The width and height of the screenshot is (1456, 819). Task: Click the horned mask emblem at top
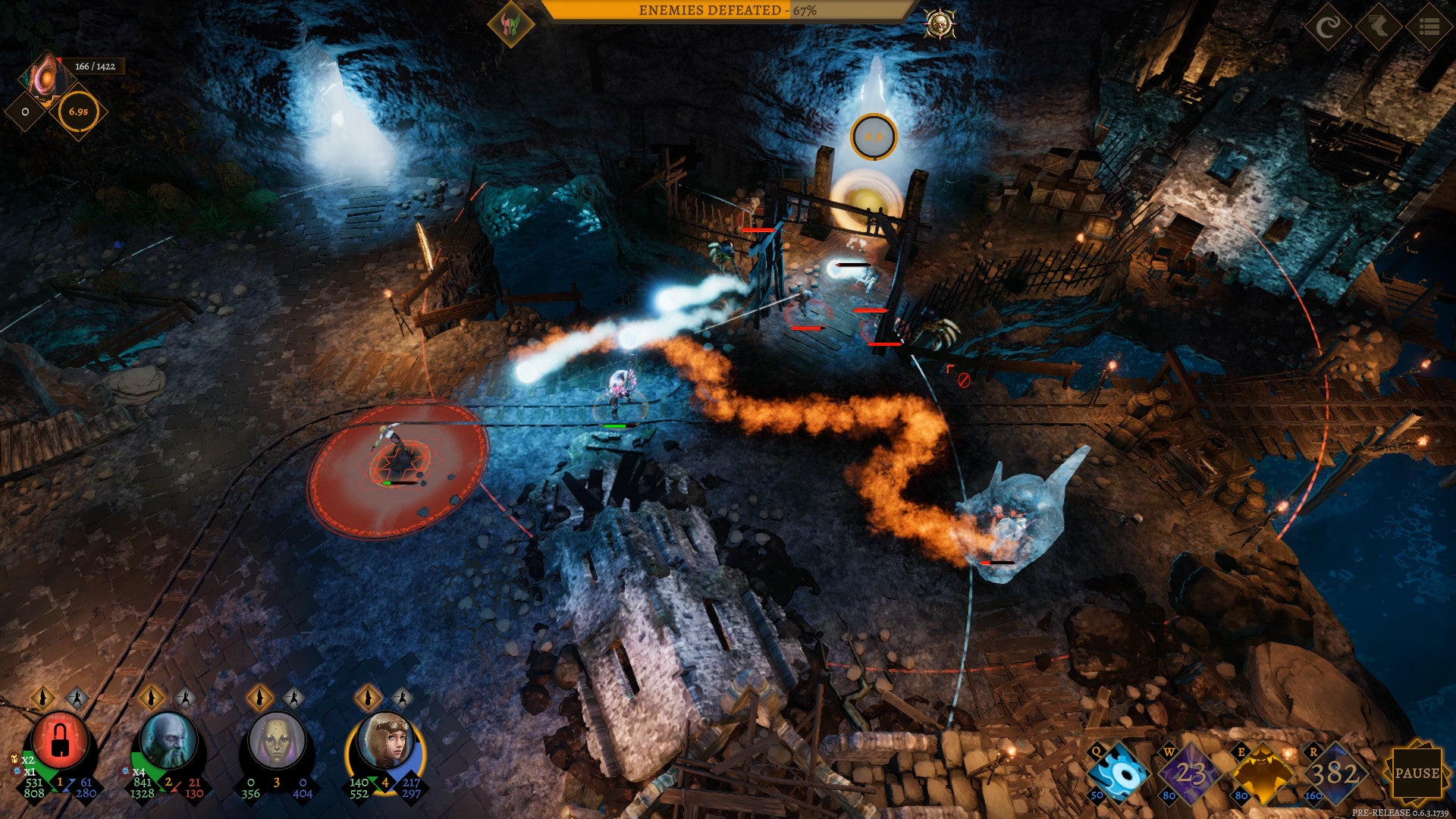tap(510, 24)
